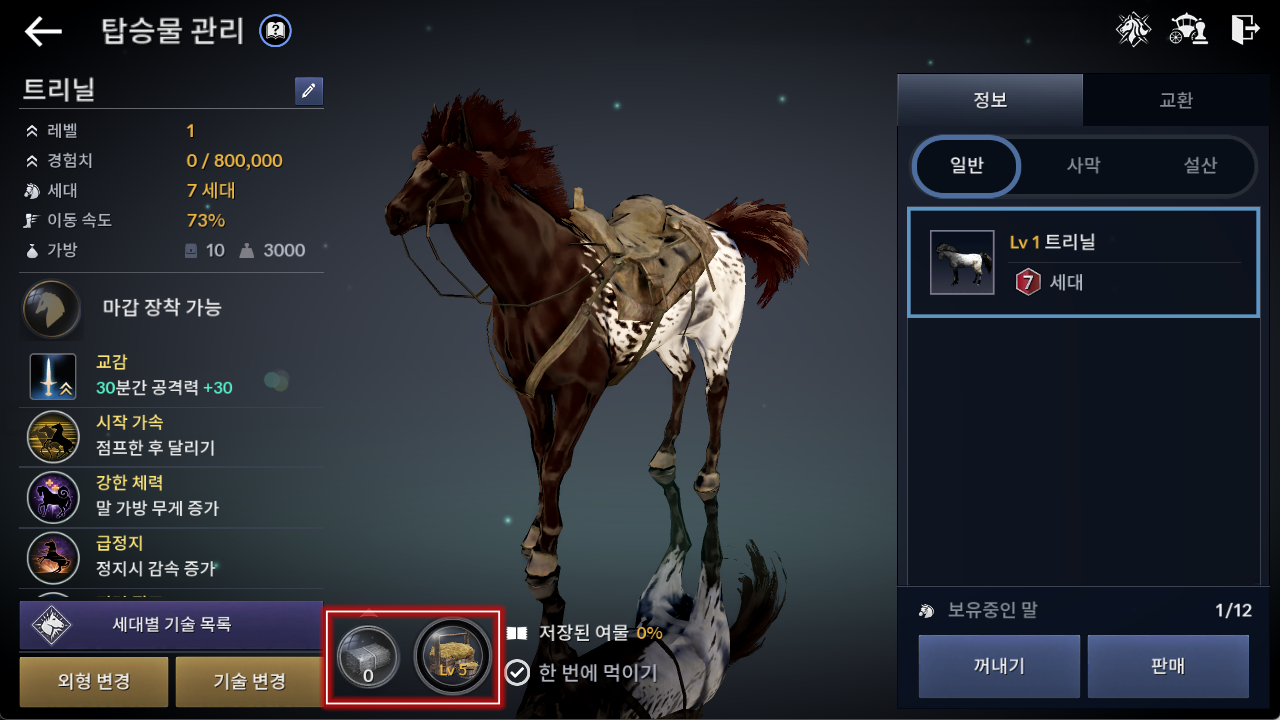This screenshot has height=720, width=1280.
Task: Open the mount management help icon
Action: [x=275, y=32]
